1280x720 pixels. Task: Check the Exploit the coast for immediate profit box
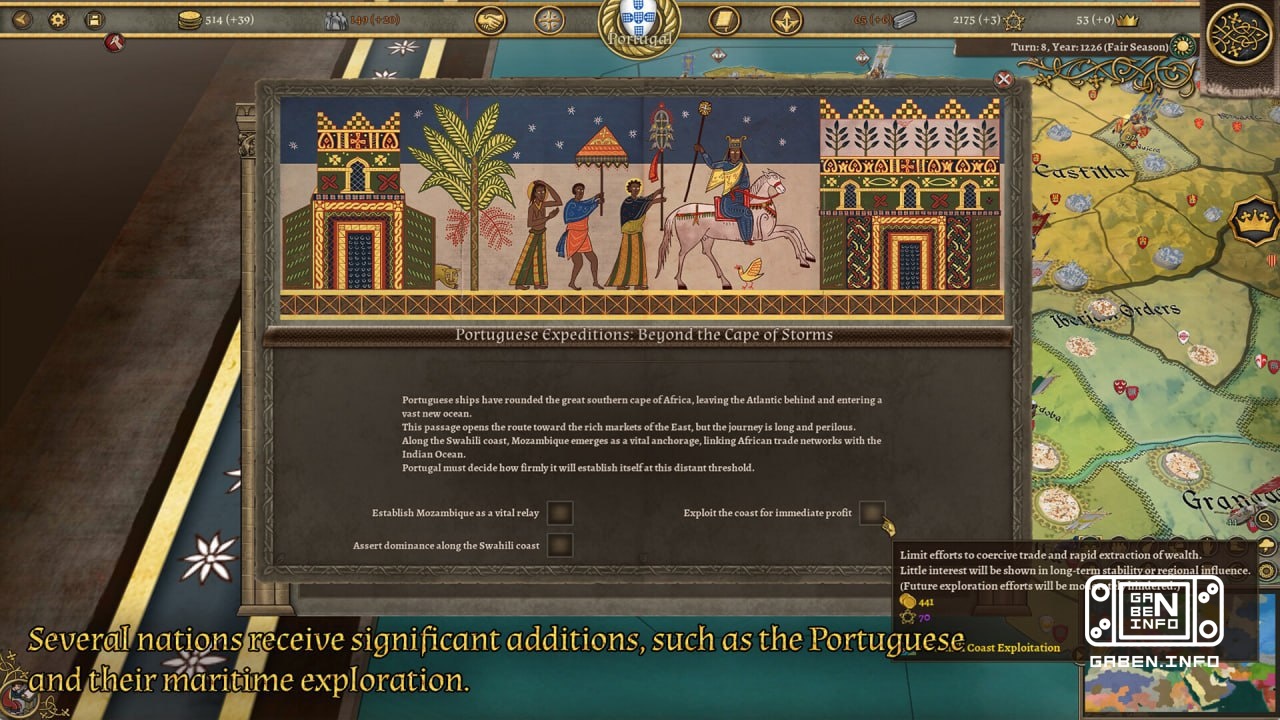(x=875, y=512)
